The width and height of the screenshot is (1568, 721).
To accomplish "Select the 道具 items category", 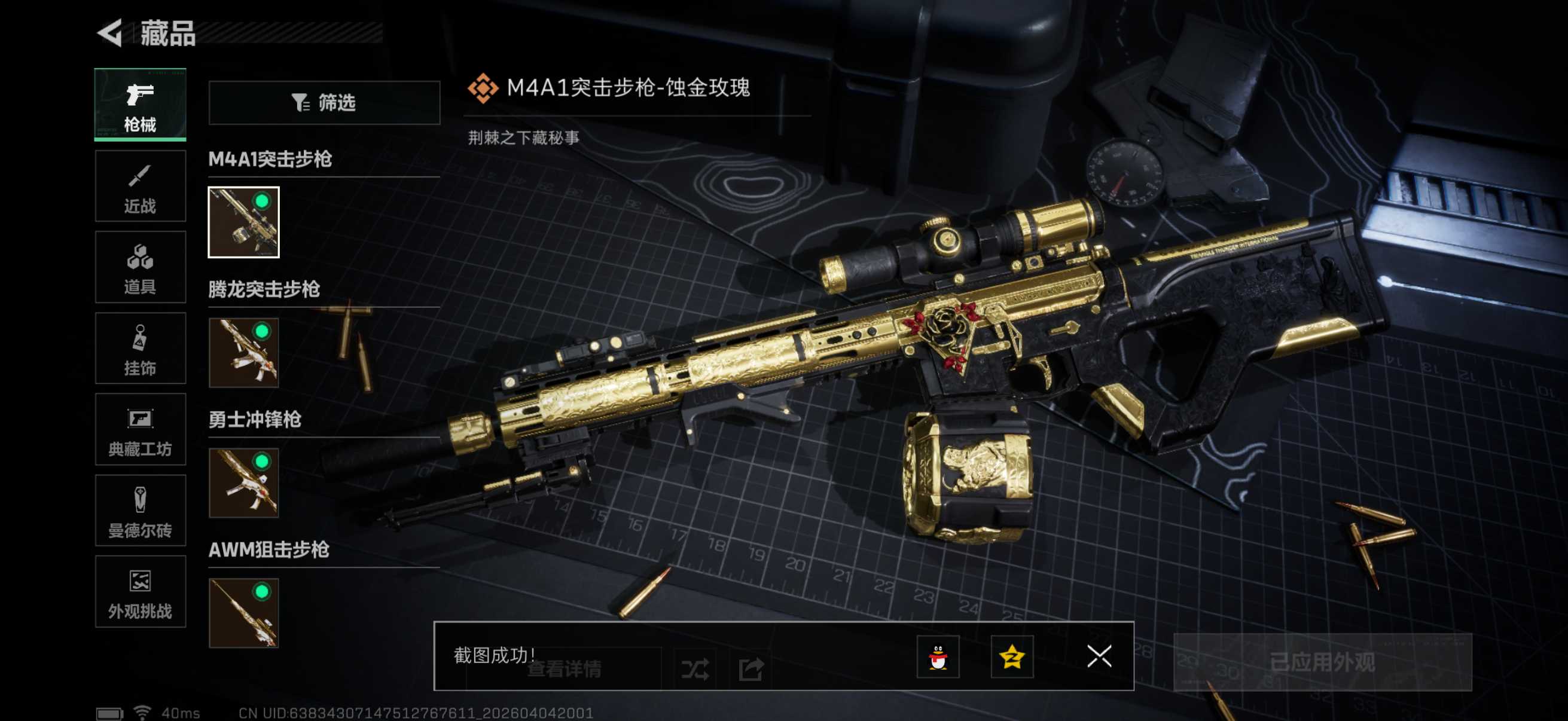I will tap(140, 267).
